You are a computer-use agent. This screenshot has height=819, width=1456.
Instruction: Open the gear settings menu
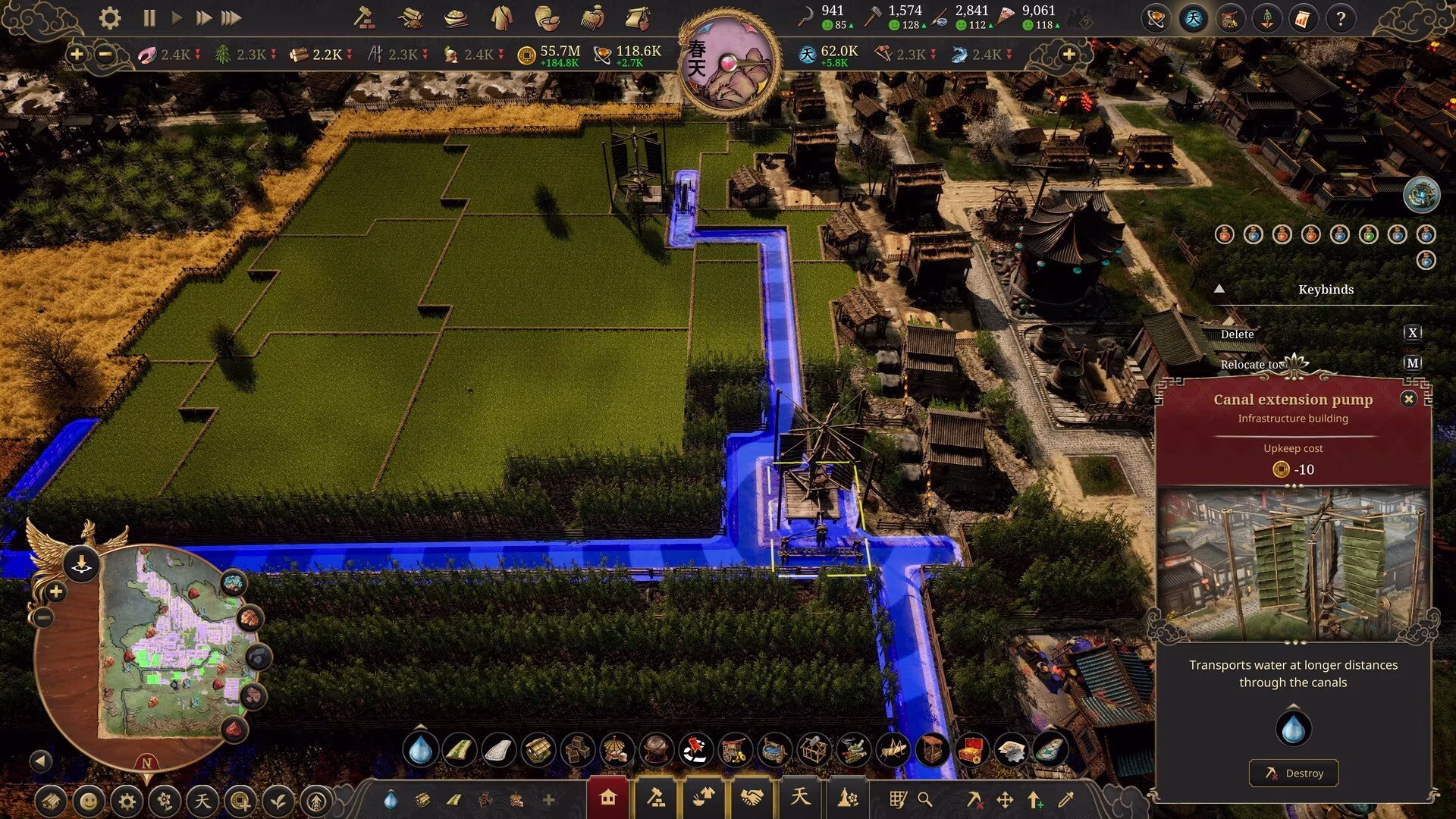[110, 18]
